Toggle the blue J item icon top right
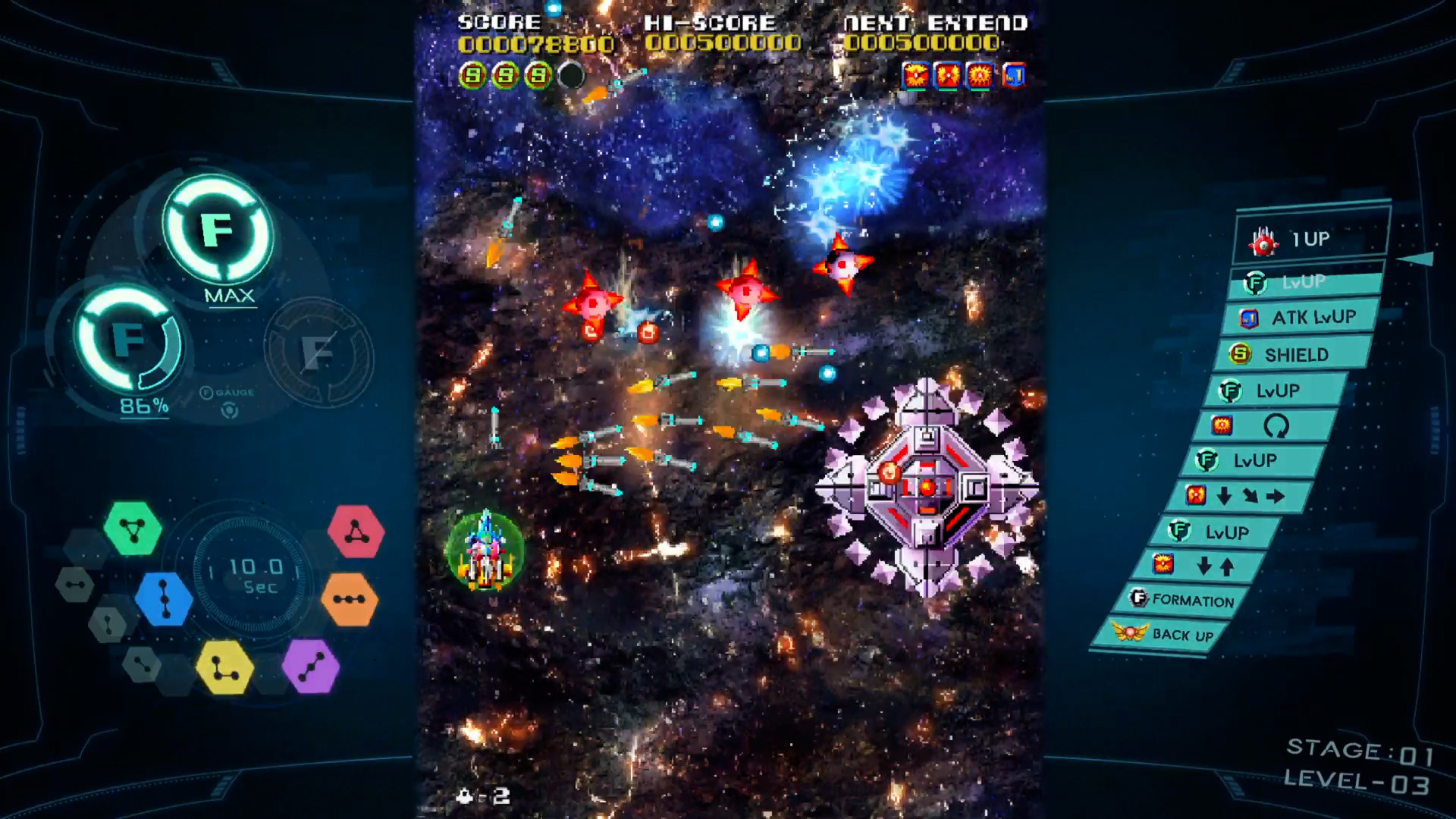 pos(1014,75)
